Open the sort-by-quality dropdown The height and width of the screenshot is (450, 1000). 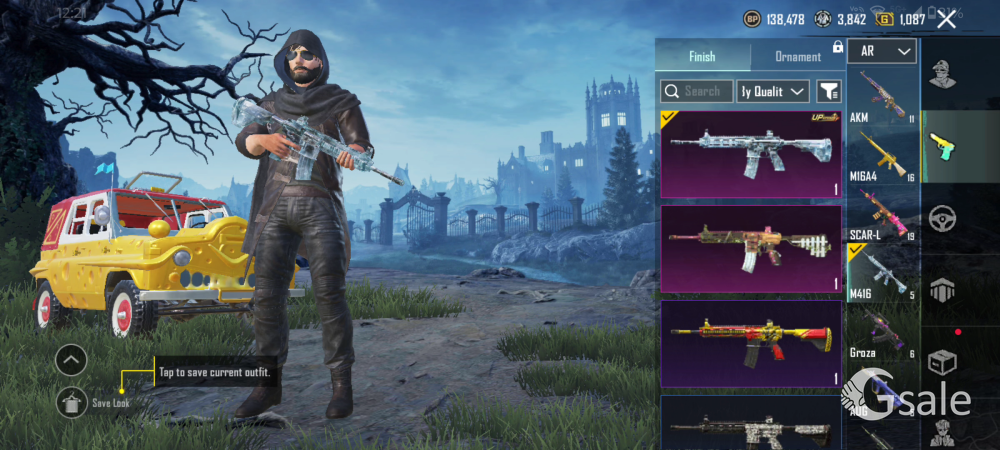click(x=773, y=91)
